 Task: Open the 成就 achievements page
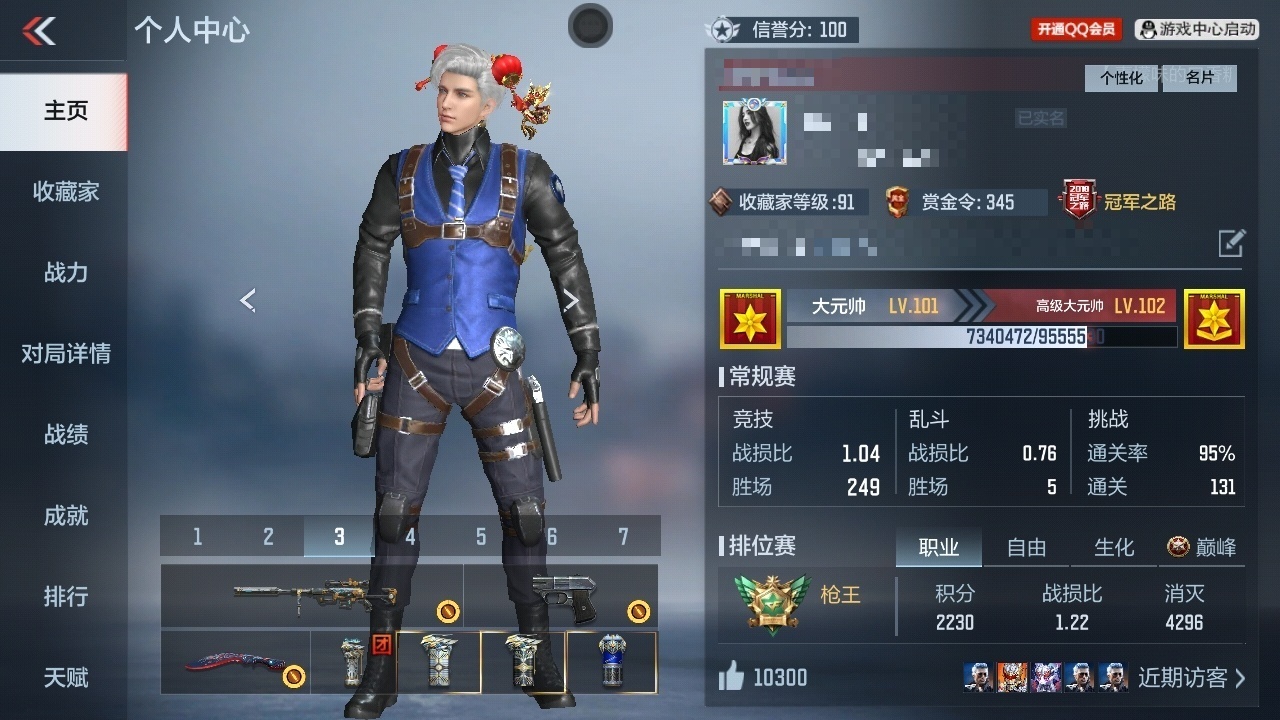(65, 515)
